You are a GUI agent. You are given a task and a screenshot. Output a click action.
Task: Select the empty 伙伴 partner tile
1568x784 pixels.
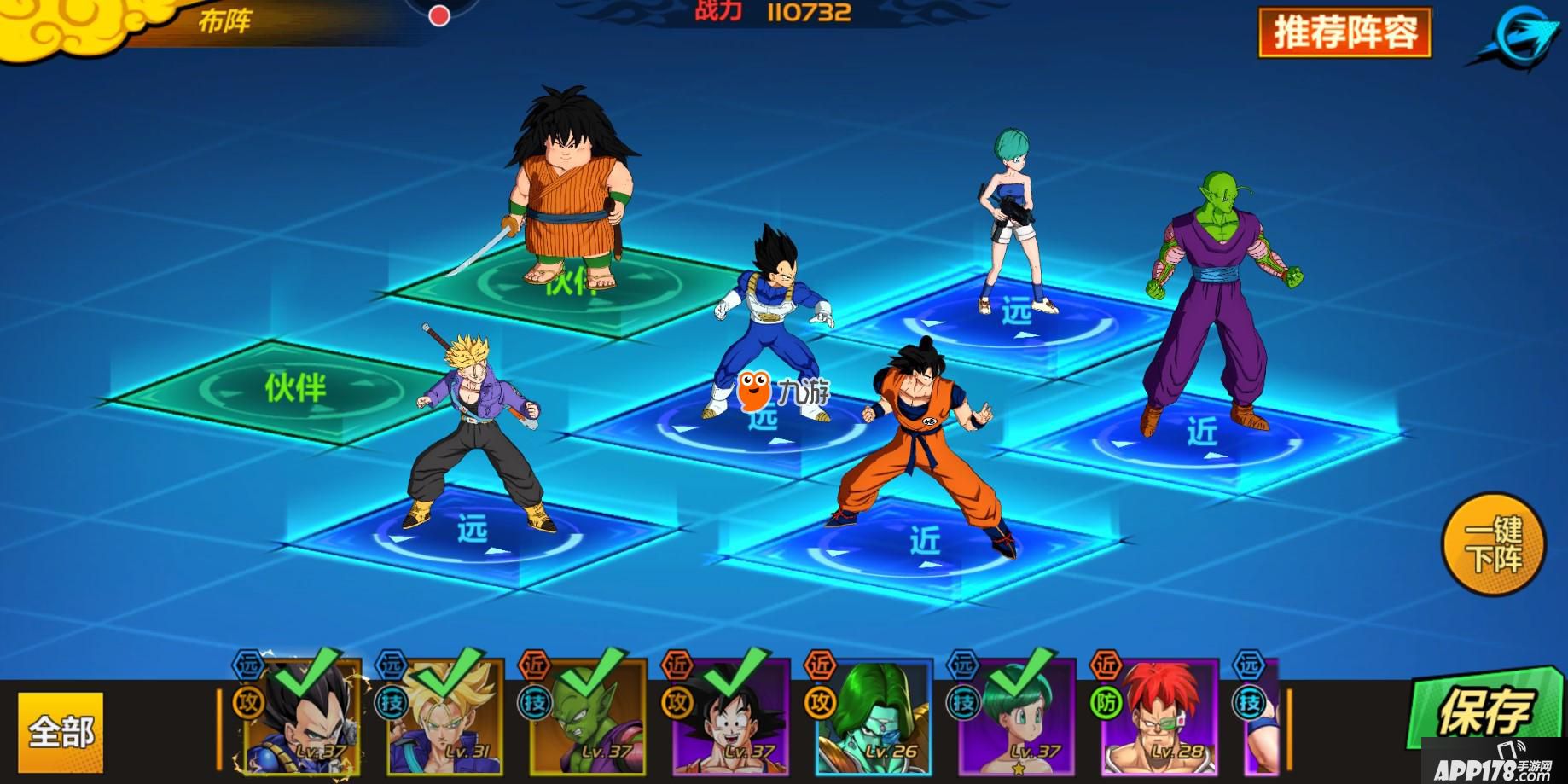click(294, 389)
